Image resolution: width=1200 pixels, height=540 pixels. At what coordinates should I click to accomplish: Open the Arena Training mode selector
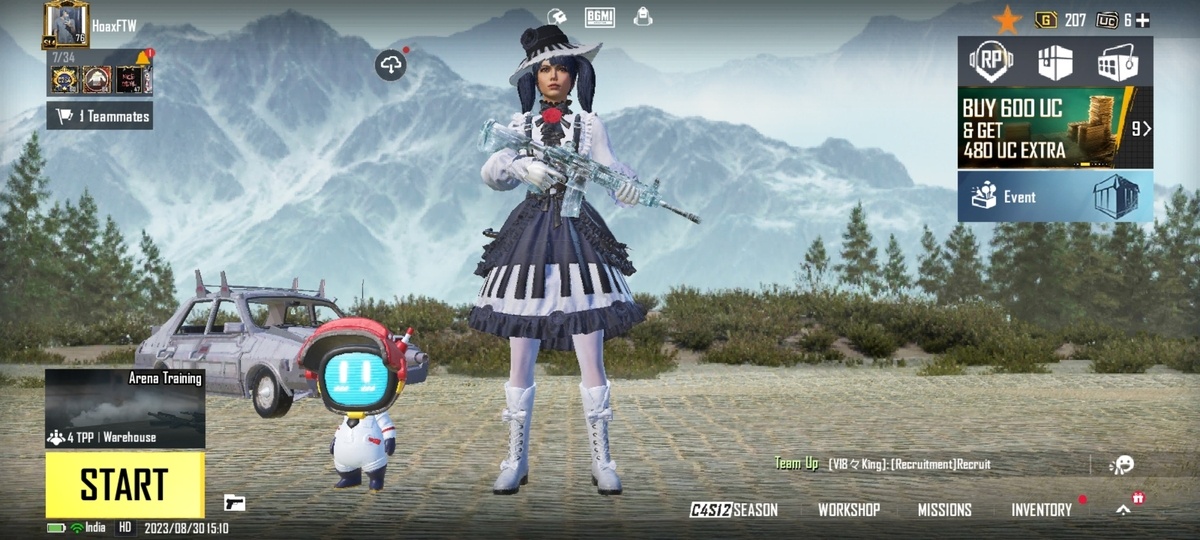[x=125, y=408]
